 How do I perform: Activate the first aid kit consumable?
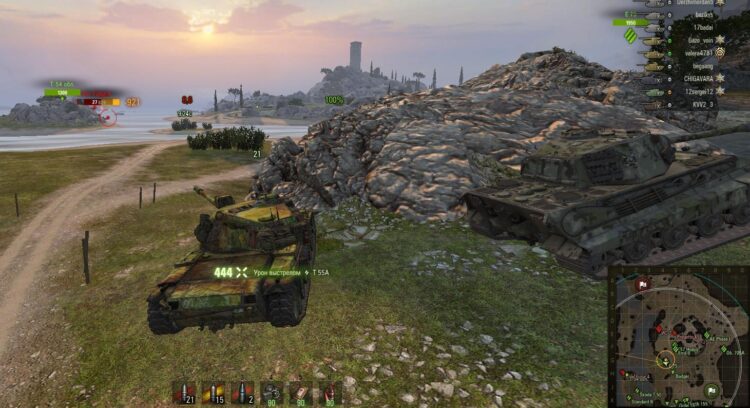click(x=301, y=393)
